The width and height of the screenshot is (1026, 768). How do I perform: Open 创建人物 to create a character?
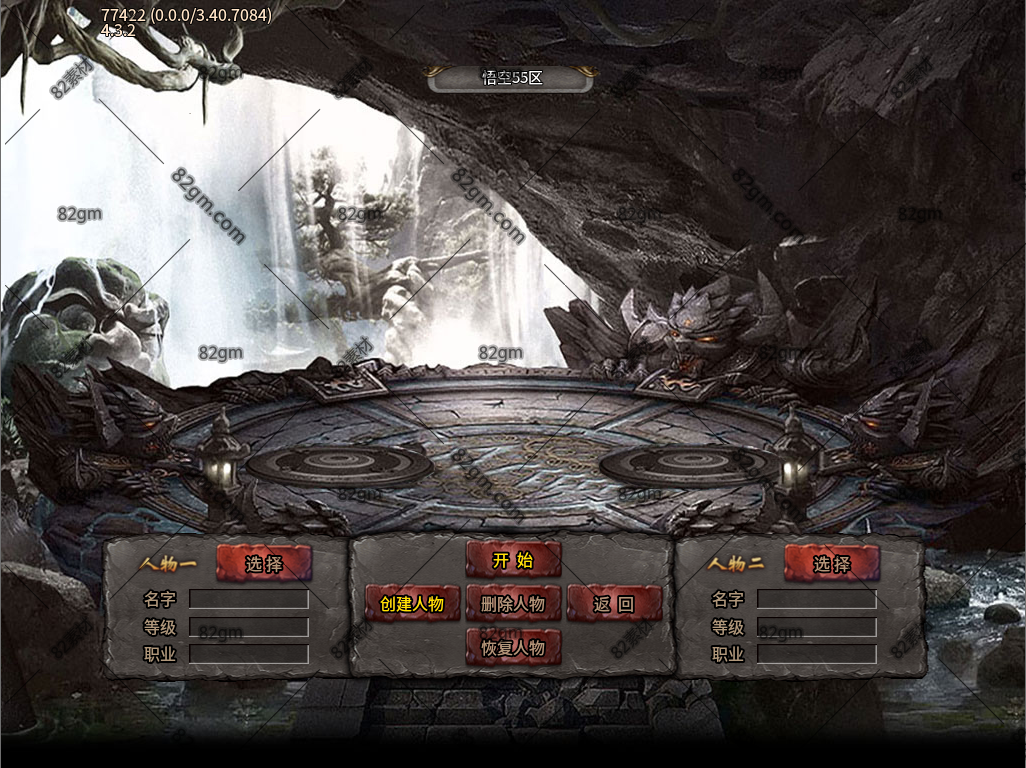coord(412,604)
